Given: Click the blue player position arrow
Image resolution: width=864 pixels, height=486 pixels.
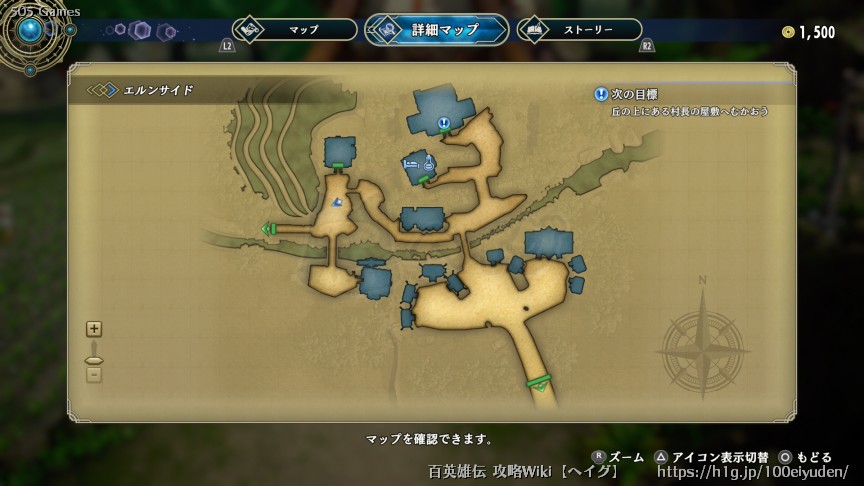Looking at the screenshot, I should point(338,203).
